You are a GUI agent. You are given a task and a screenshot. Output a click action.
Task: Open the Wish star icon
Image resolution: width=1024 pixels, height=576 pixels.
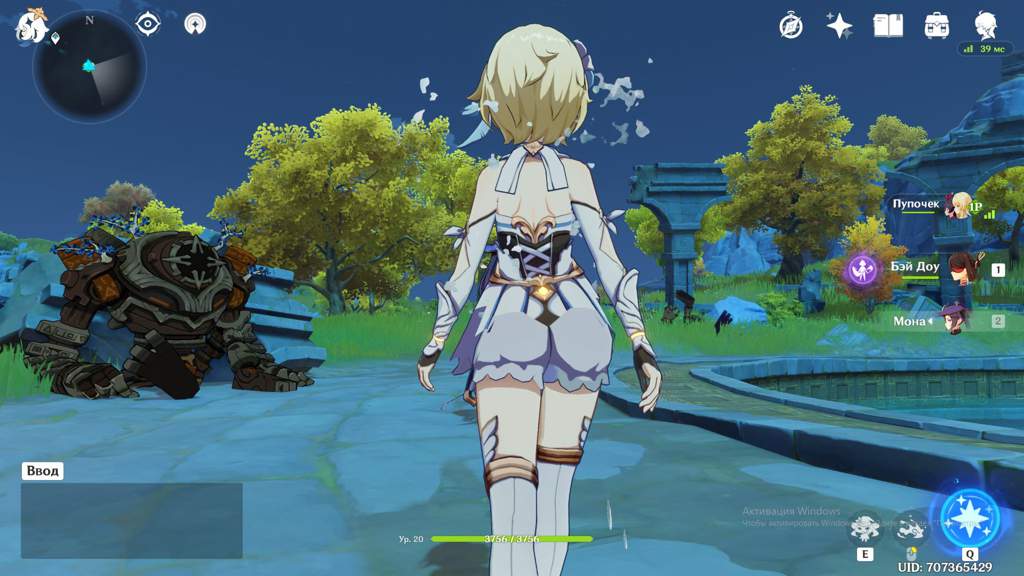tap(839, 26)
